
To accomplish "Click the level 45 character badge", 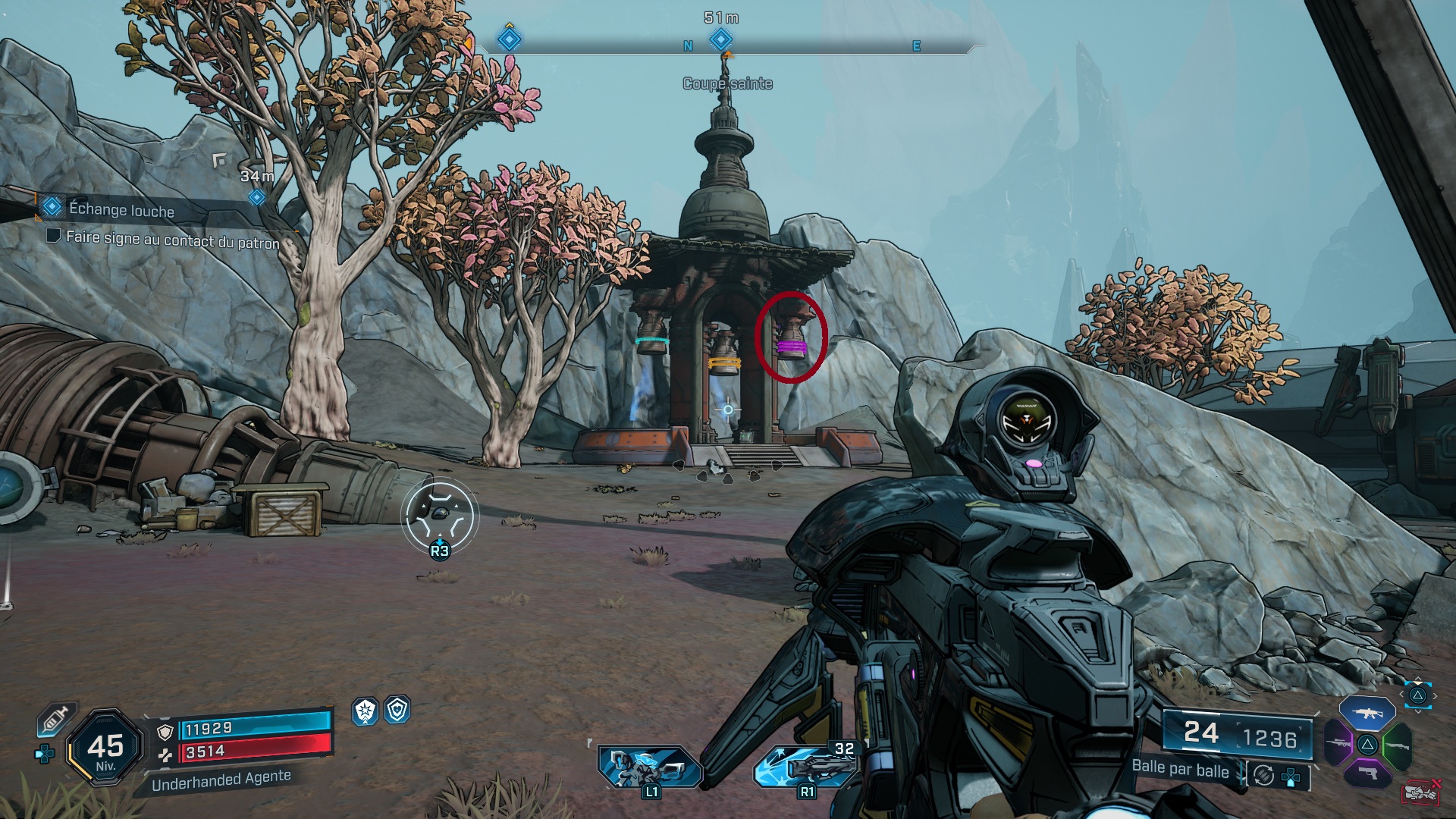I will pos(105,748).
